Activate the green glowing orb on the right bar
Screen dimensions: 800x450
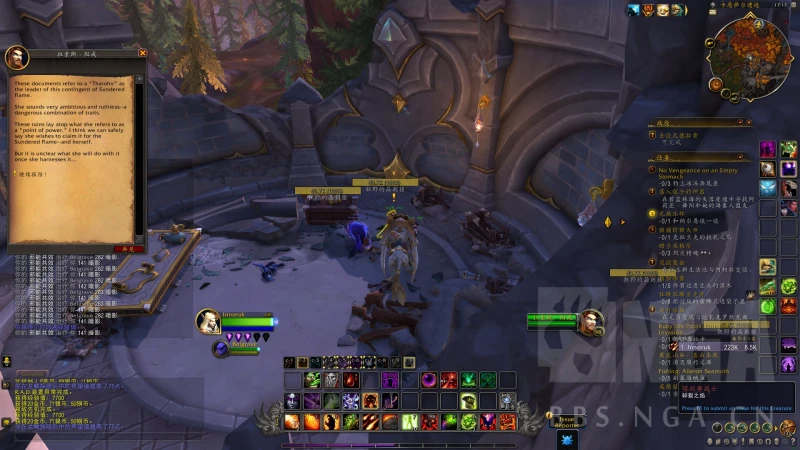(767, 305)
